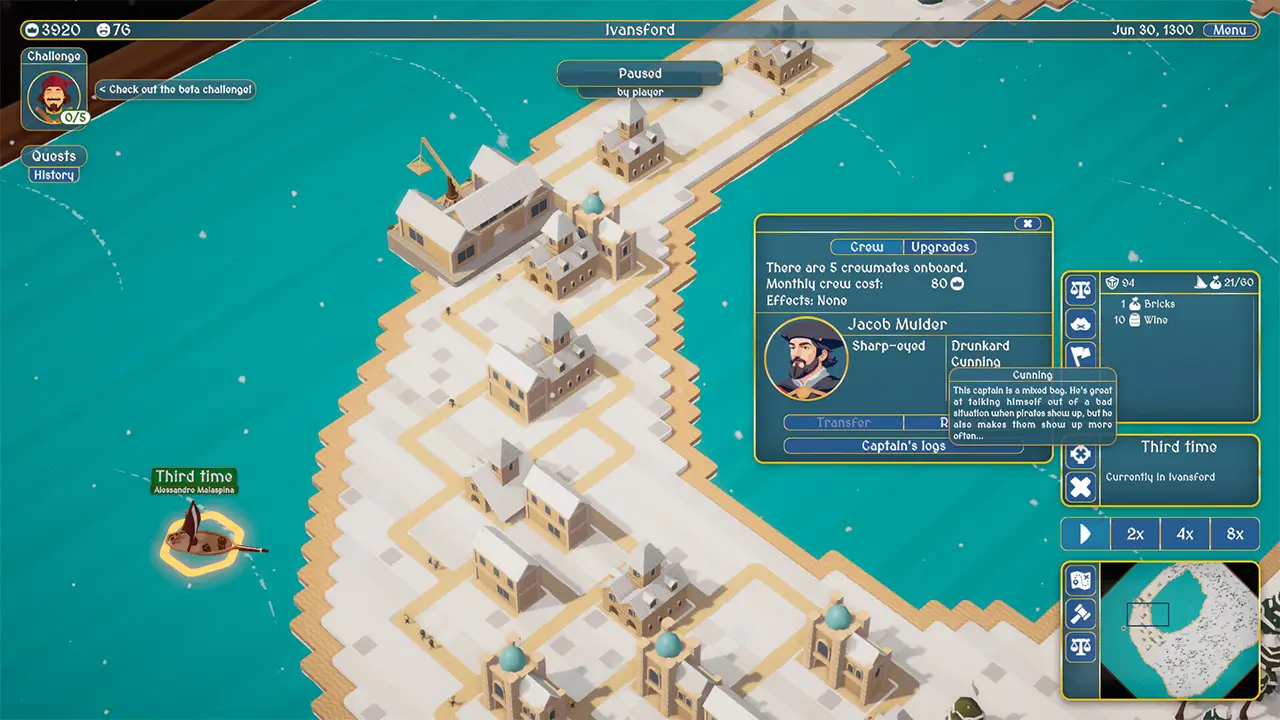Switch to the Upgrades tab

point(940,247)
